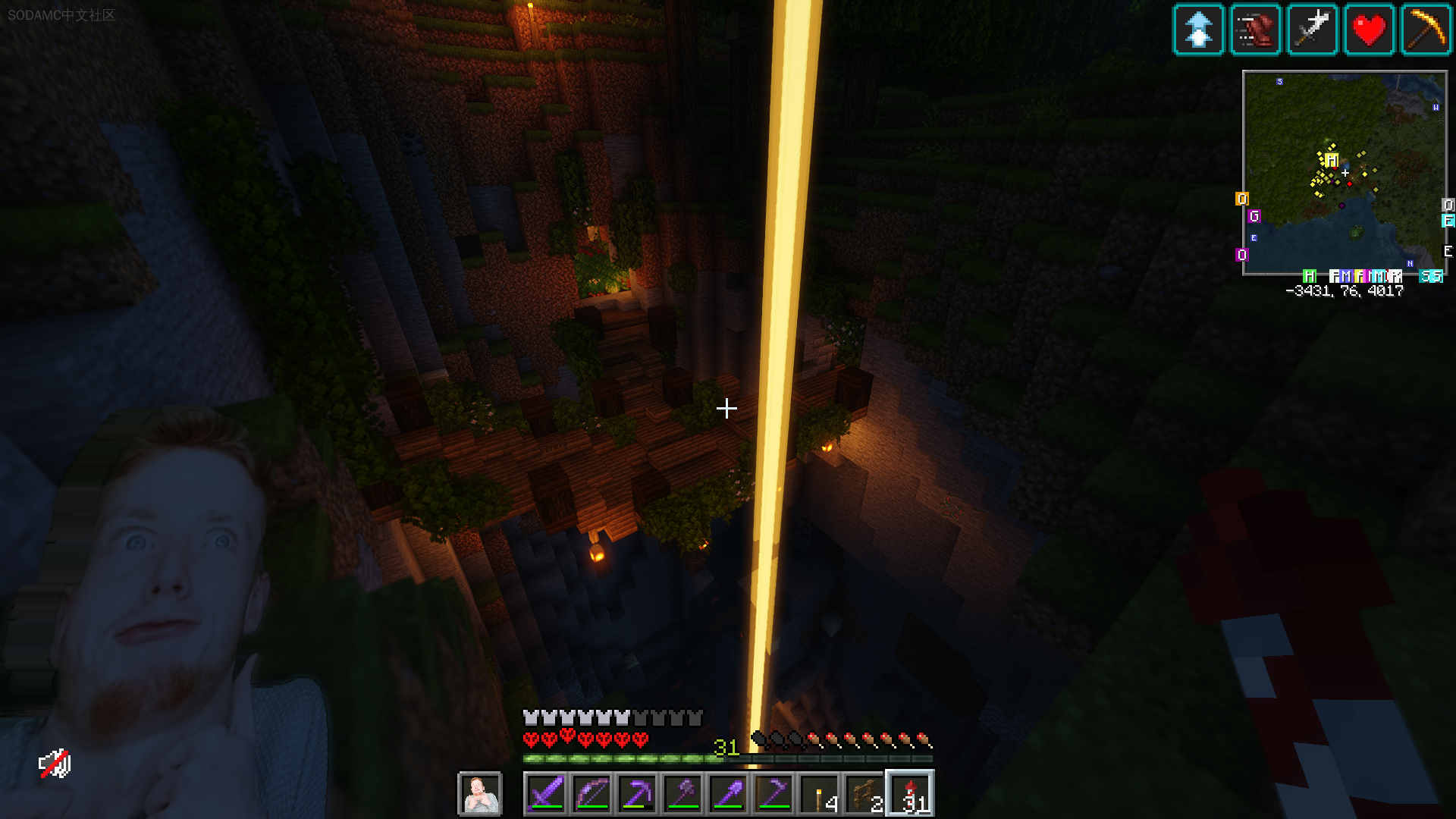Select the torch stack slot
Image resolution: width=1456 pixels, height=819 pixels.
pos(820,794)
